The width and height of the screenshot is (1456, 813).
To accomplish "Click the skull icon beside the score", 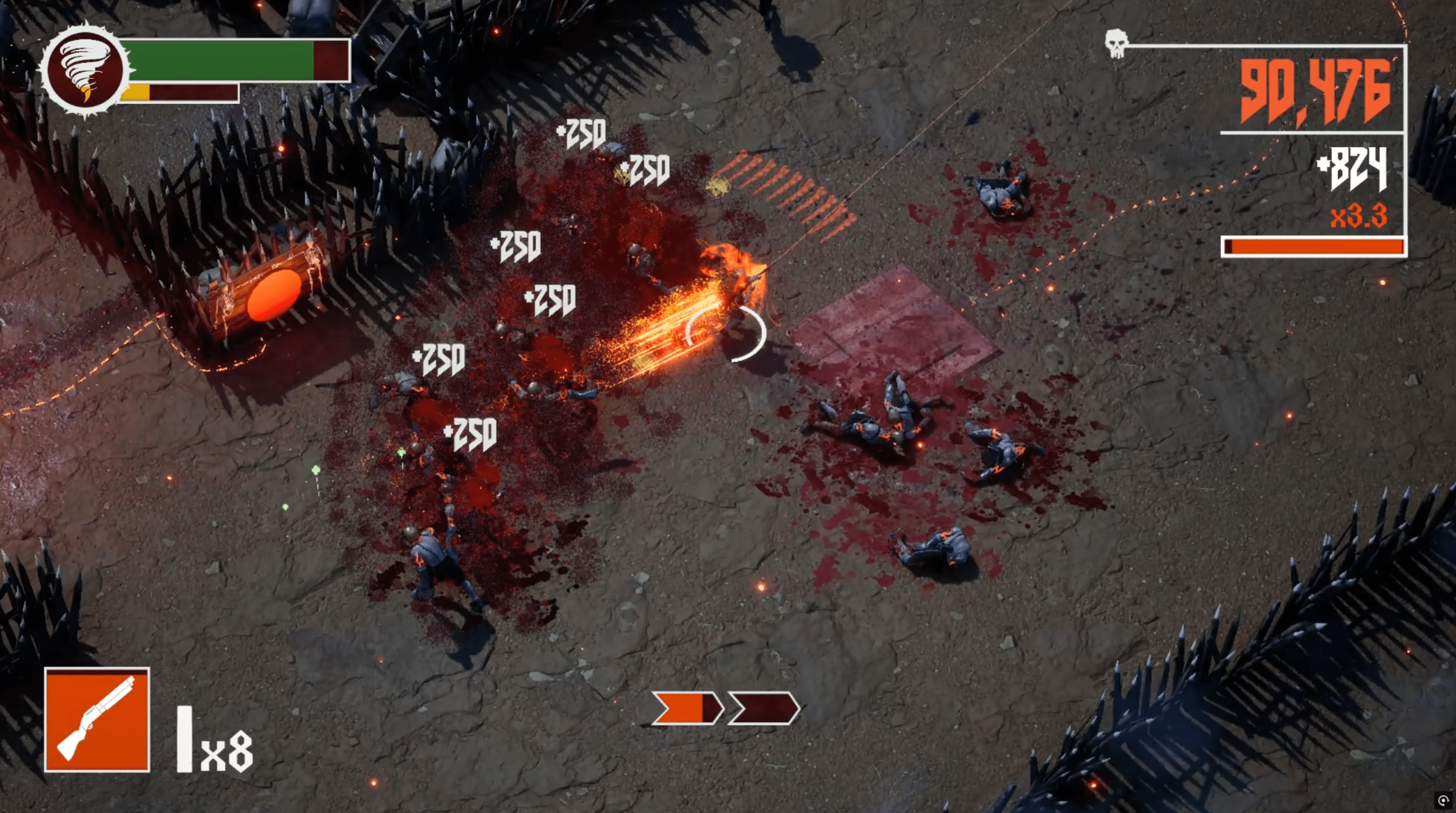I will (x=1116, y=43).
